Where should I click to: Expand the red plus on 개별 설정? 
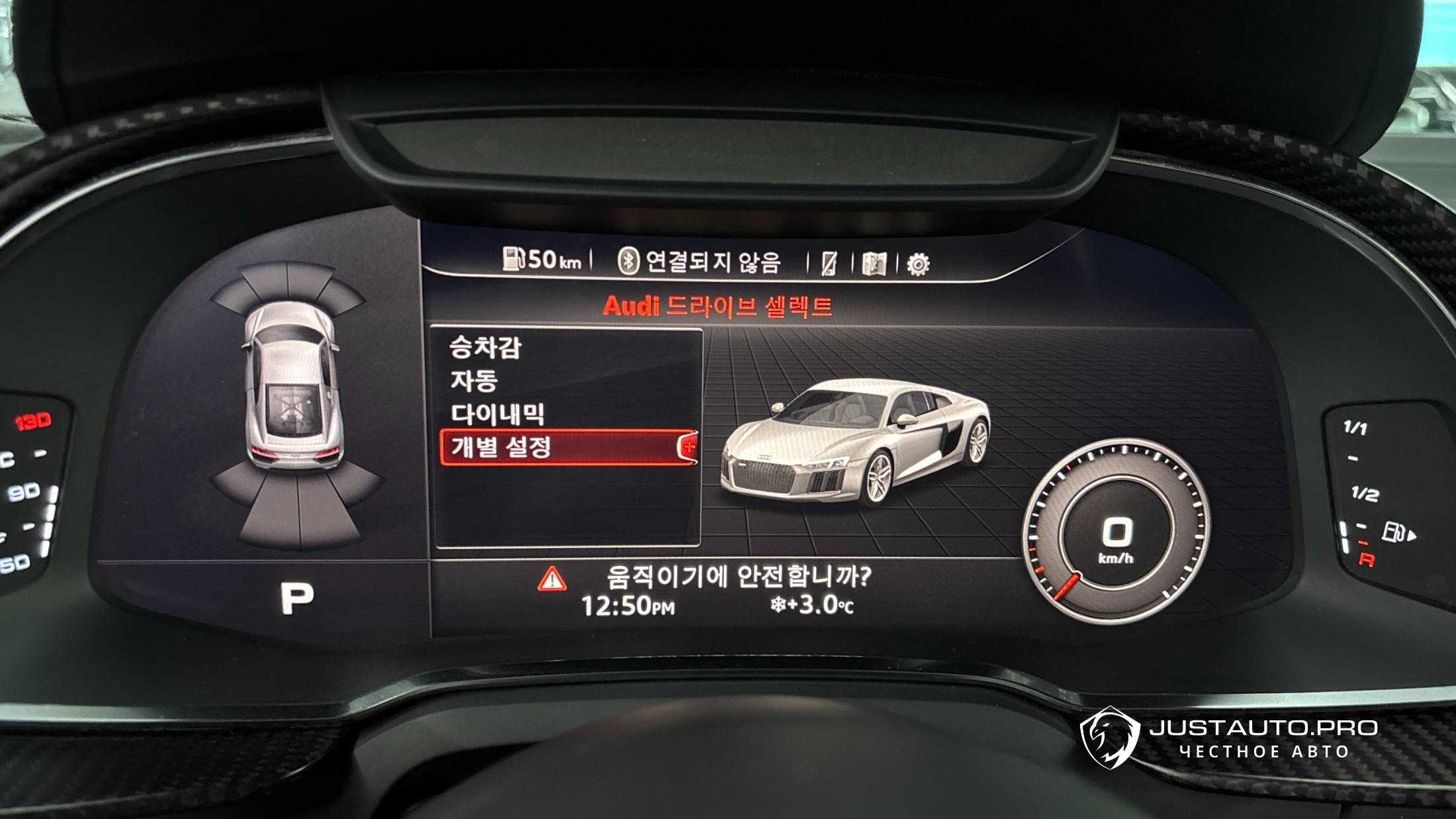689,446
